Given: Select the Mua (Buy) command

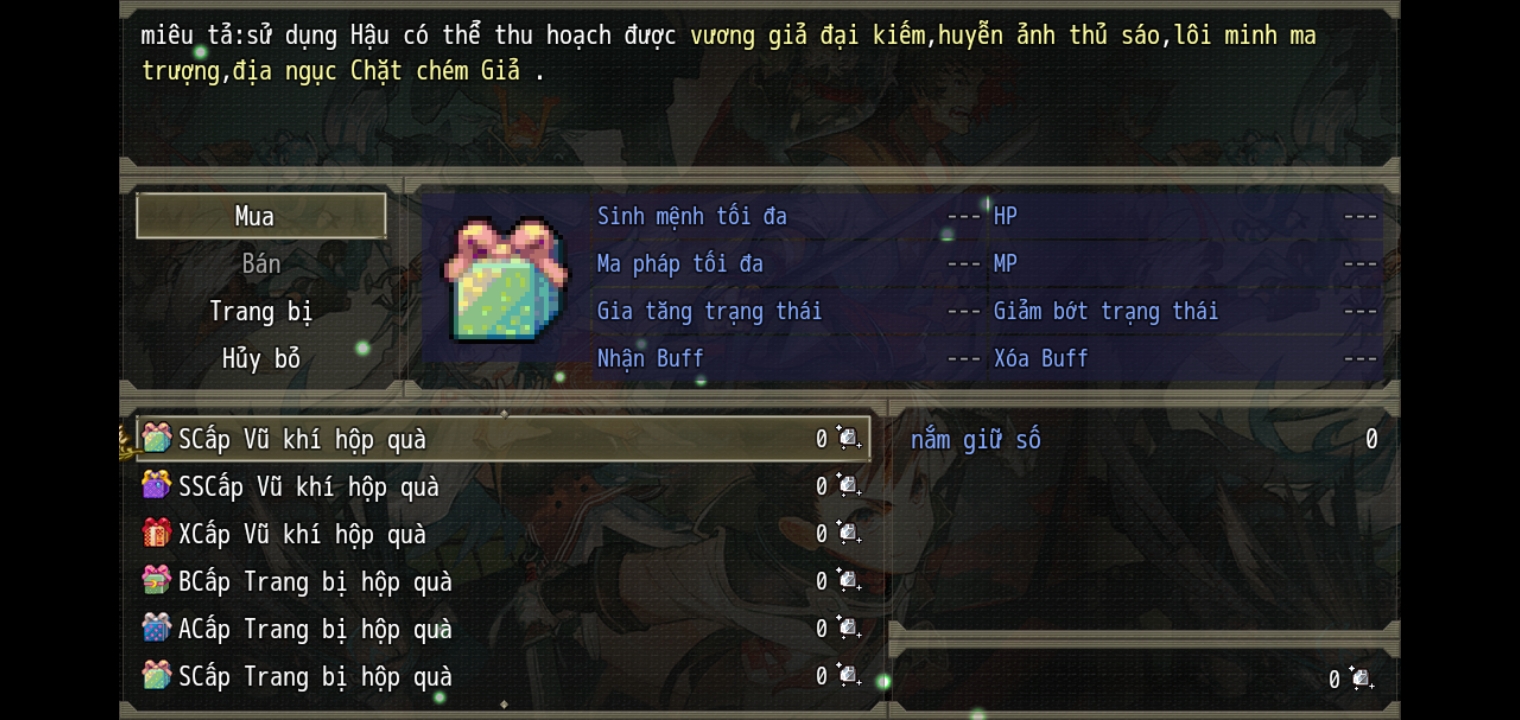Looking at the screenshot, I should (x=260, y=216).
